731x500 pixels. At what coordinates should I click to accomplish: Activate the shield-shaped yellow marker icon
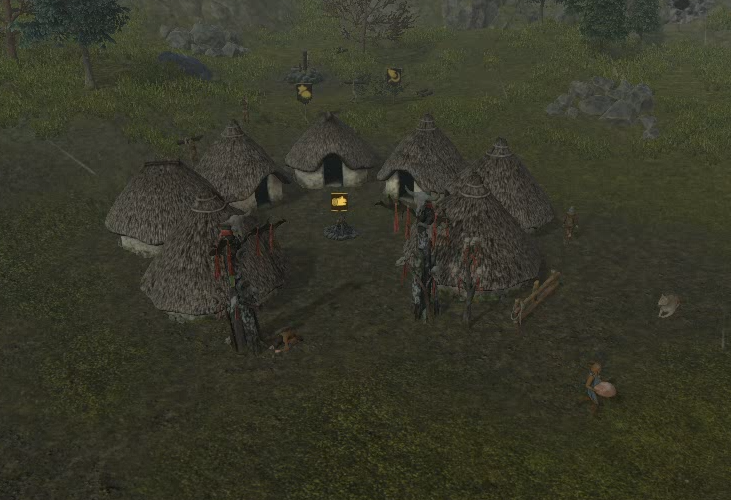click(x=304, y=92)
